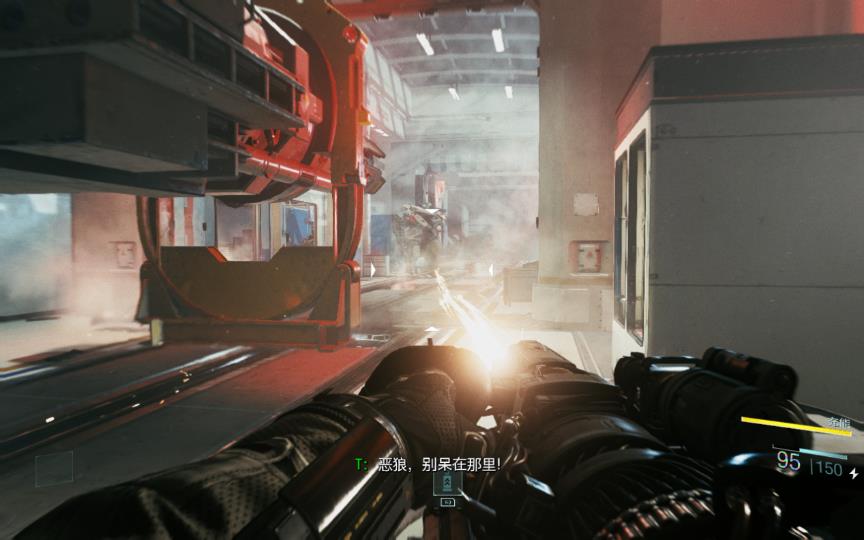864x540 pixels.
Task: Click the exo ability icon below the subtitle
Action: pos(447,484)
